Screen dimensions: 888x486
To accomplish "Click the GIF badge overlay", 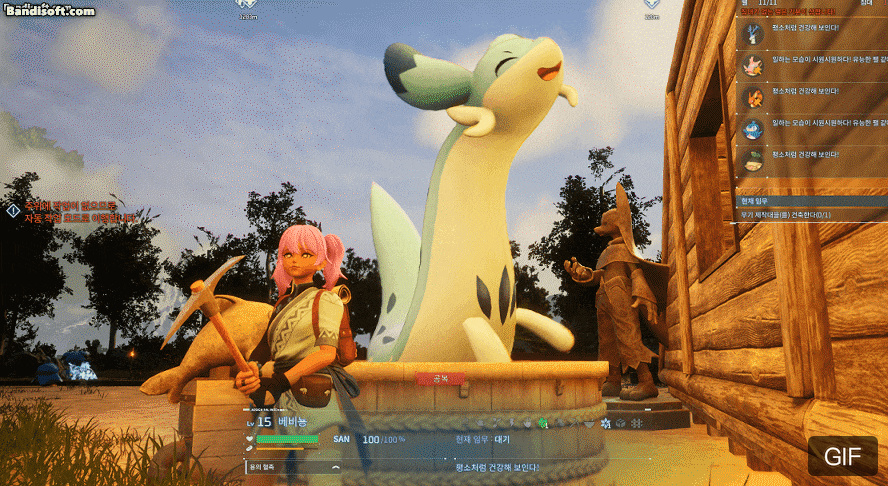I will click(x=842, y=456).
